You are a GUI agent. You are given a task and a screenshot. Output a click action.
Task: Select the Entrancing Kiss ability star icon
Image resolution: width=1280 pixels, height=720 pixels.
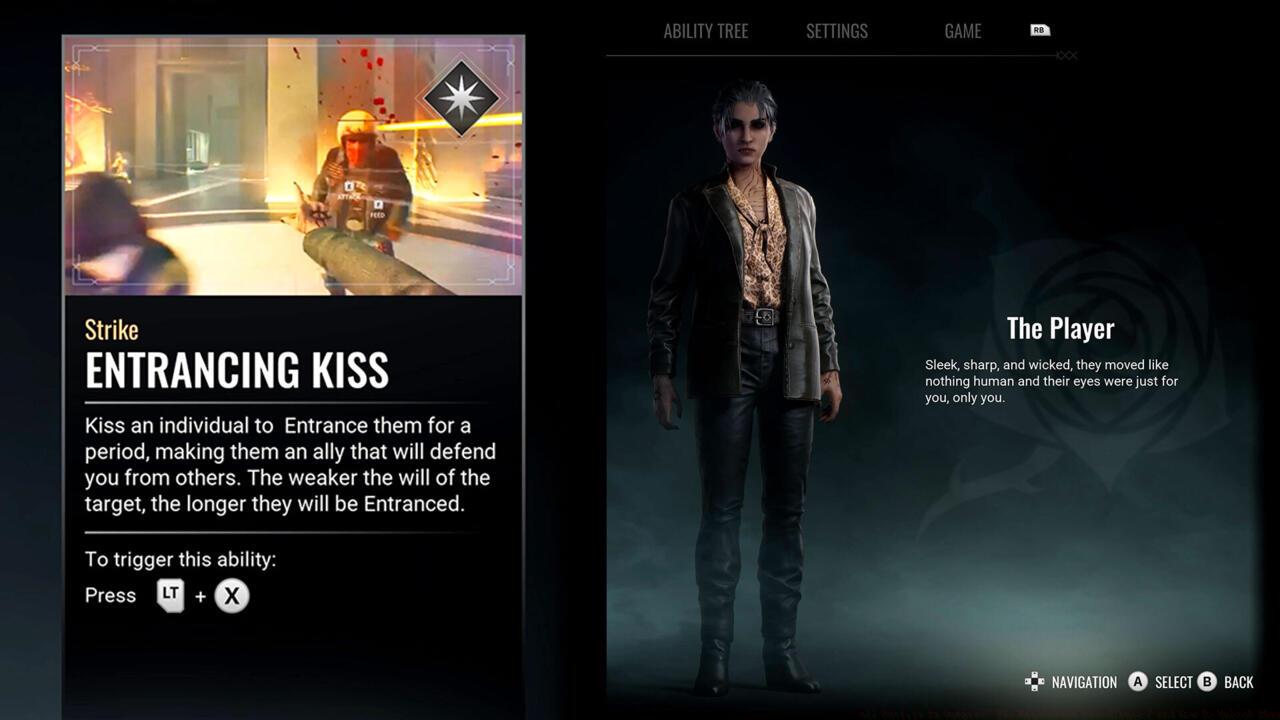point(462,95)
